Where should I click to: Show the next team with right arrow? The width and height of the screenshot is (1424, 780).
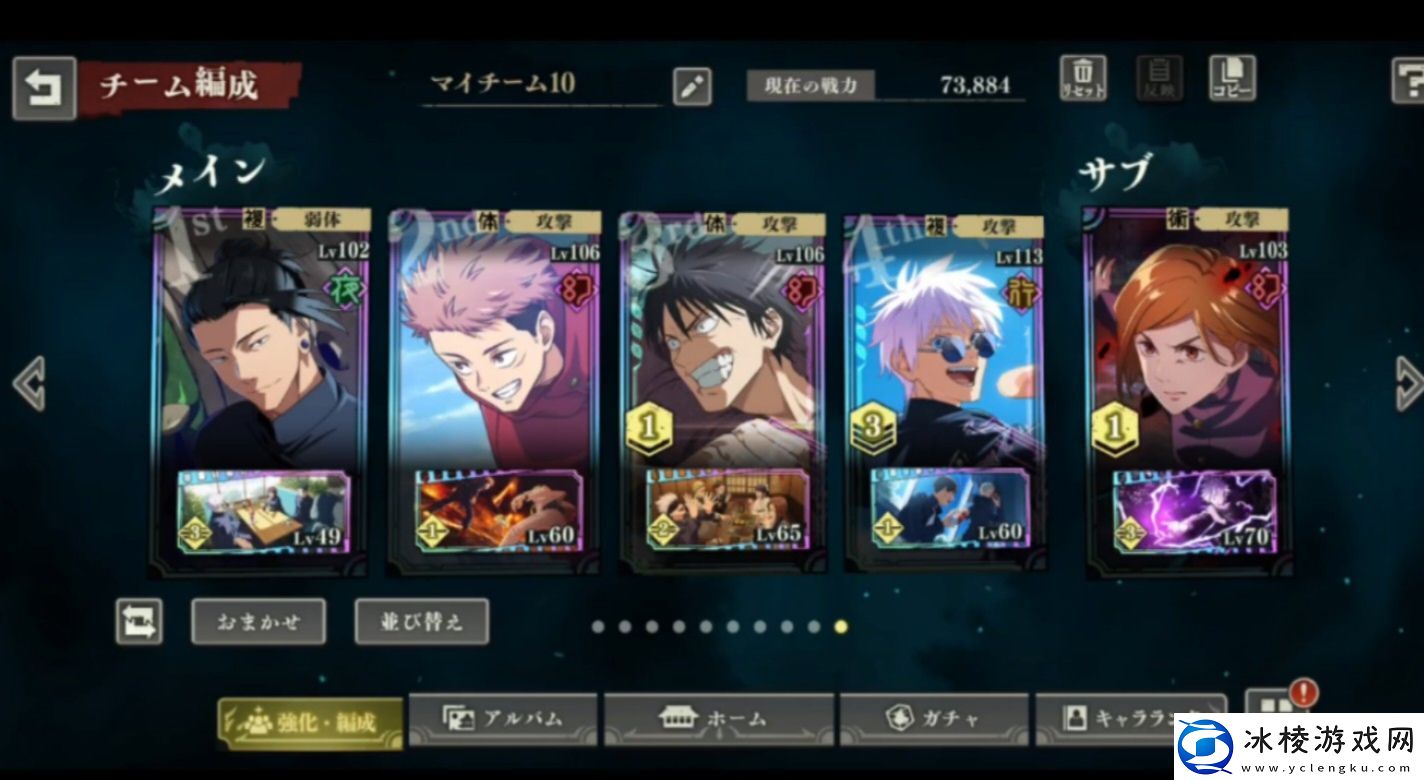tap(1408, 383)
